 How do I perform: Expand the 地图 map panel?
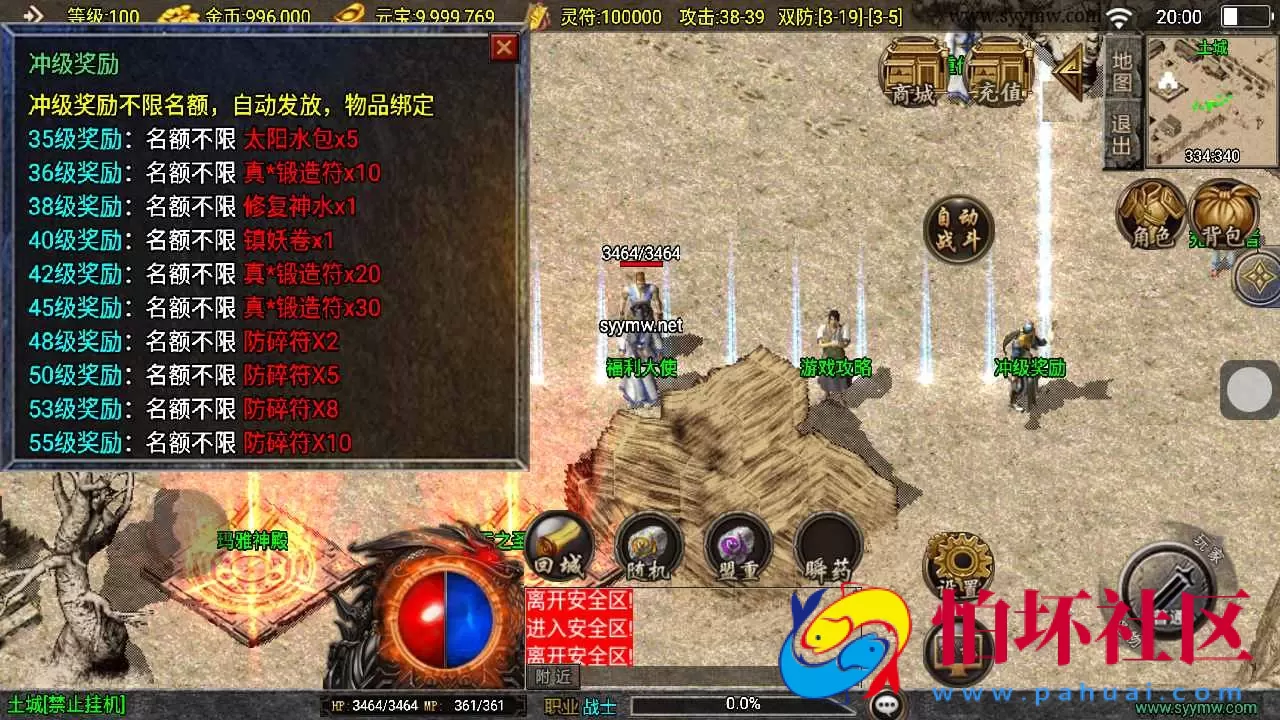pos(1122,72)
